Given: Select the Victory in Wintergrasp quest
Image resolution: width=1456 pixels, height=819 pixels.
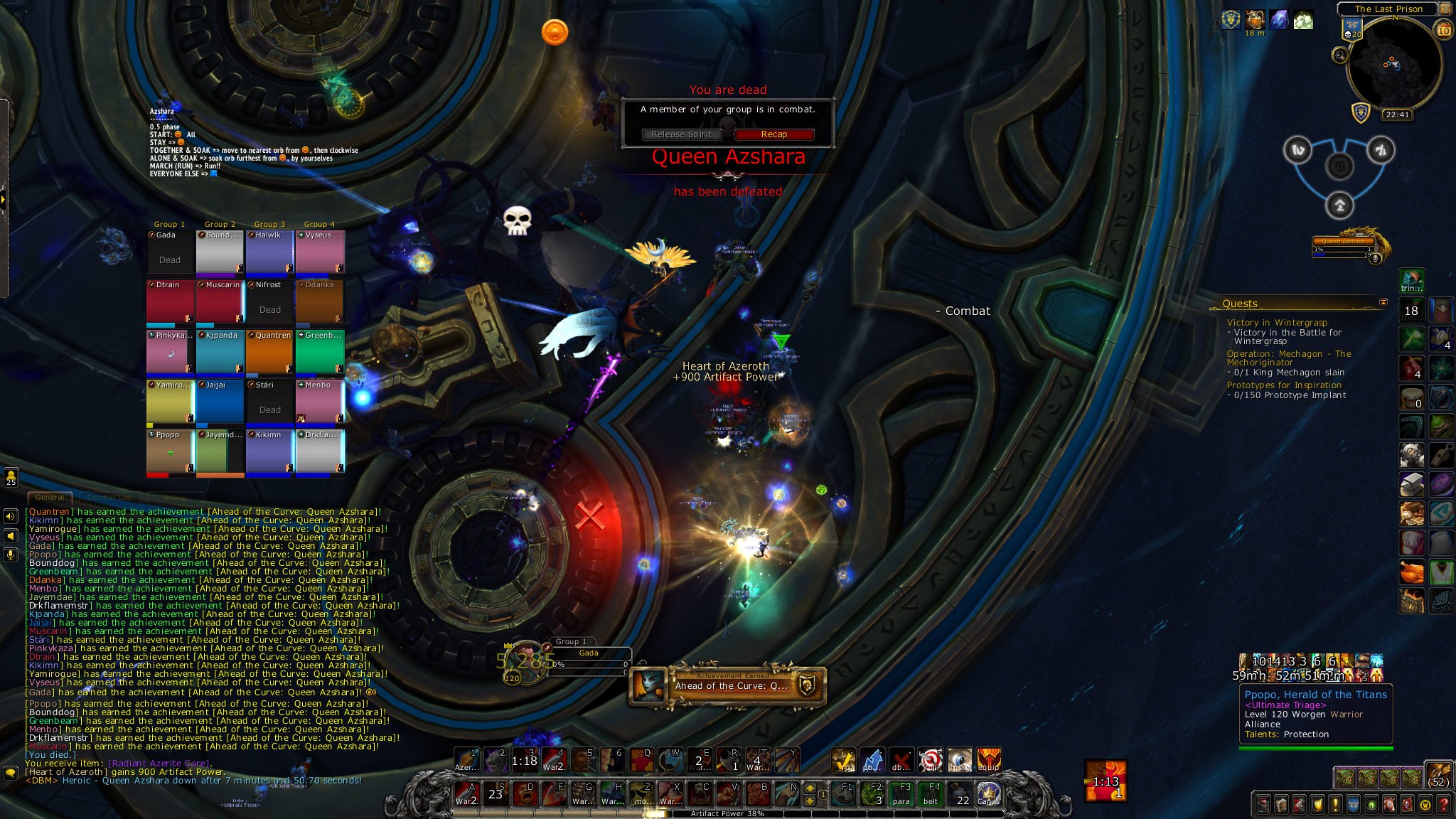Looking at the screenshot, I should point(1277,323).
